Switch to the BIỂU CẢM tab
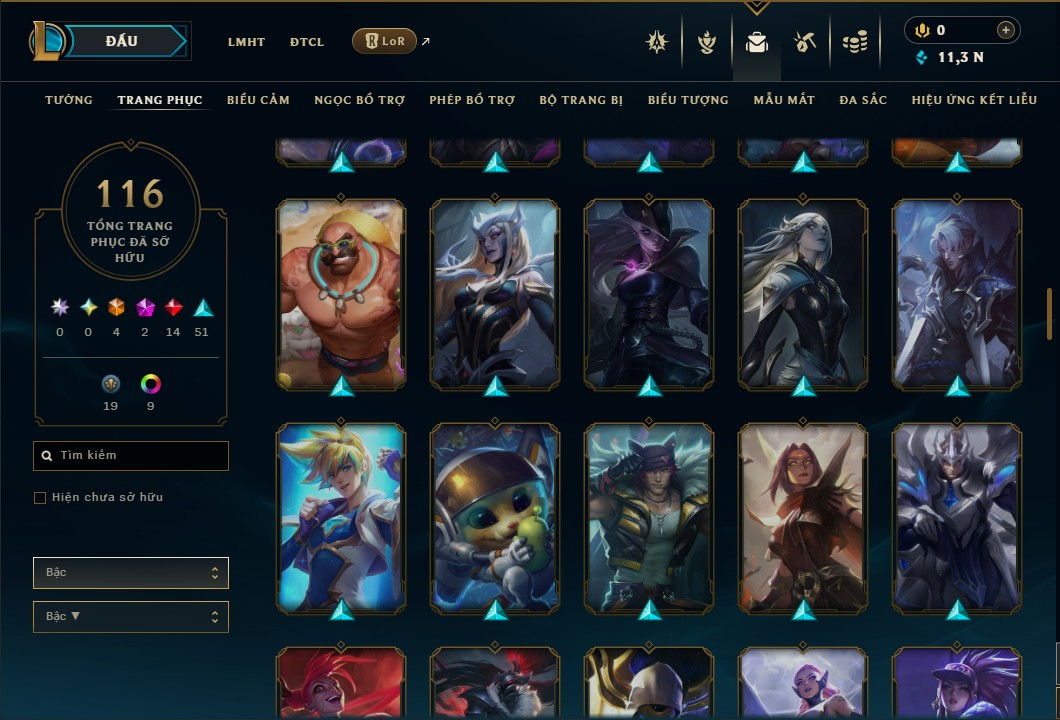Screen dimensions: 1060x720 258,100
